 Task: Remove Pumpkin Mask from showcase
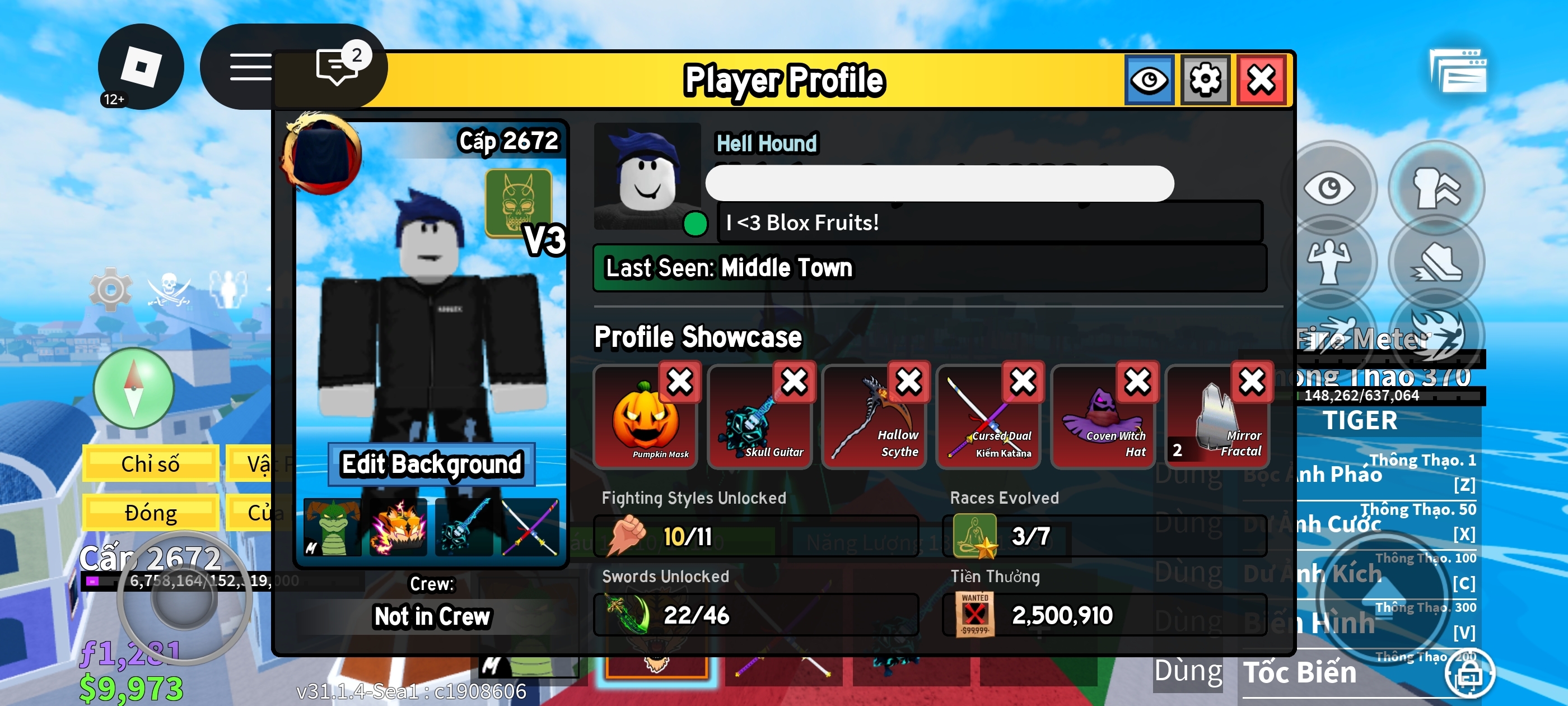(x=679, y=382)
